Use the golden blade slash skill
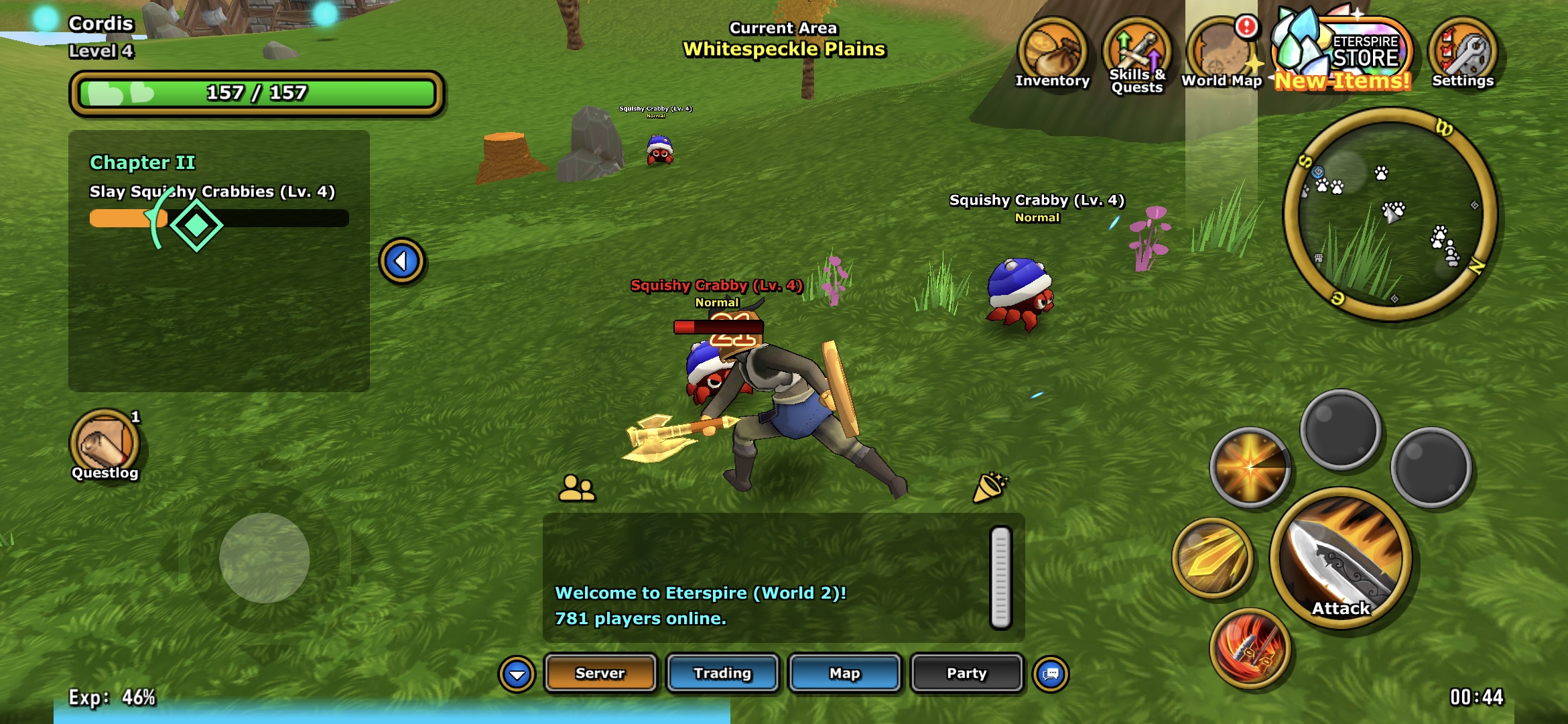The height and width of the screenshot is (724, 1568). click(1212, 558)
